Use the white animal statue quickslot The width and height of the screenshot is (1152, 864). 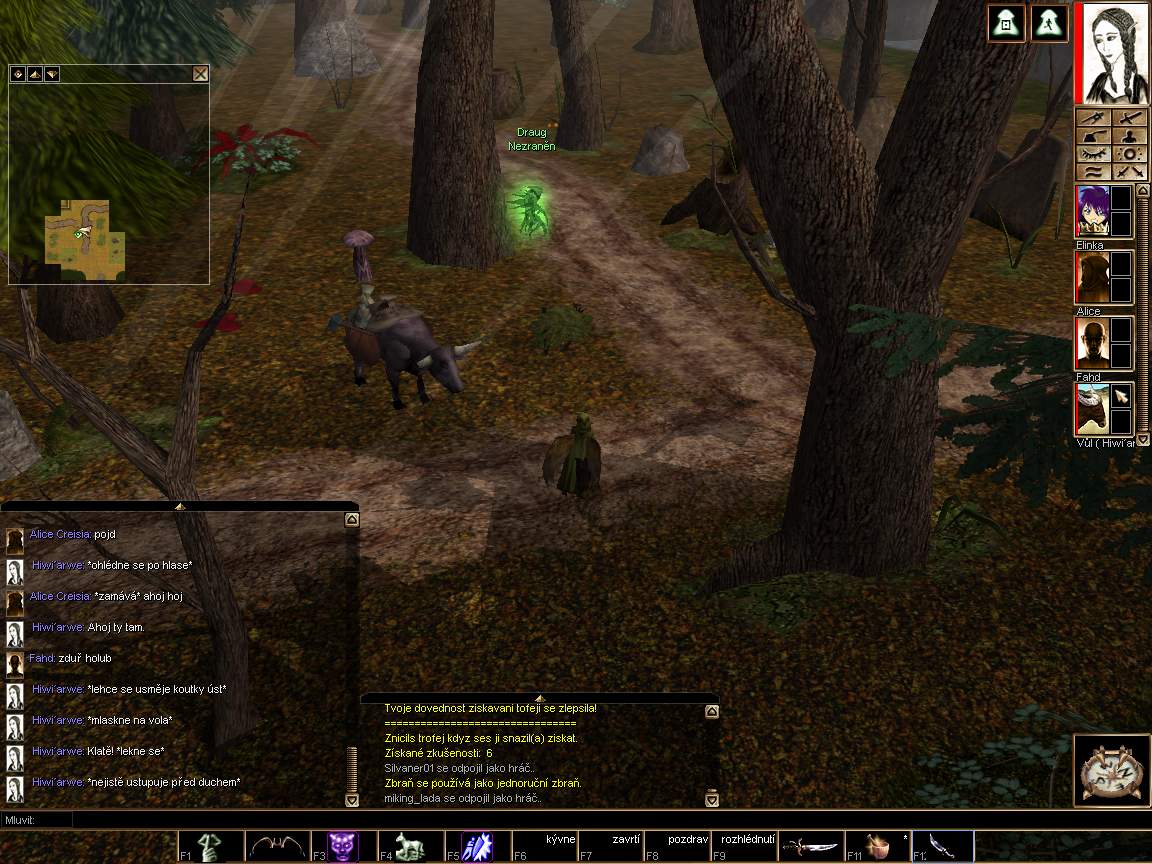[x=410, y=847]
